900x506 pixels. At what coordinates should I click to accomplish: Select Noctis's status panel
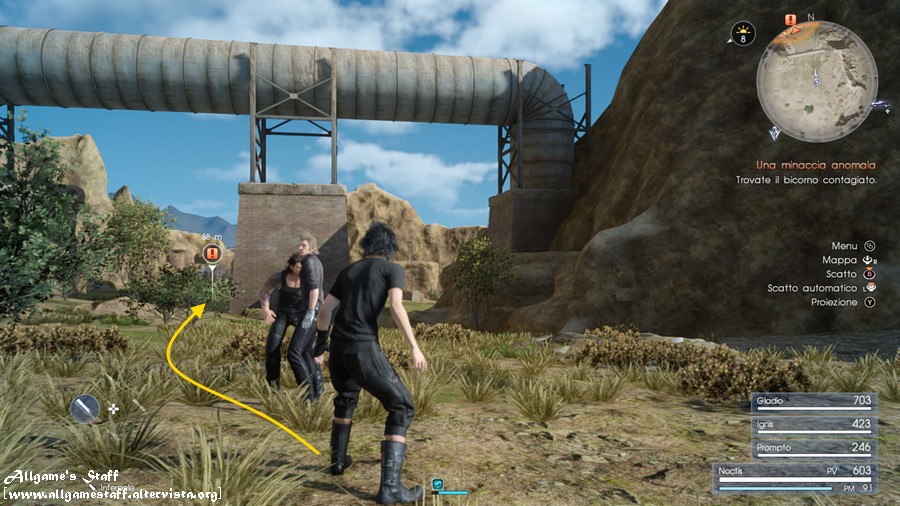796,478
